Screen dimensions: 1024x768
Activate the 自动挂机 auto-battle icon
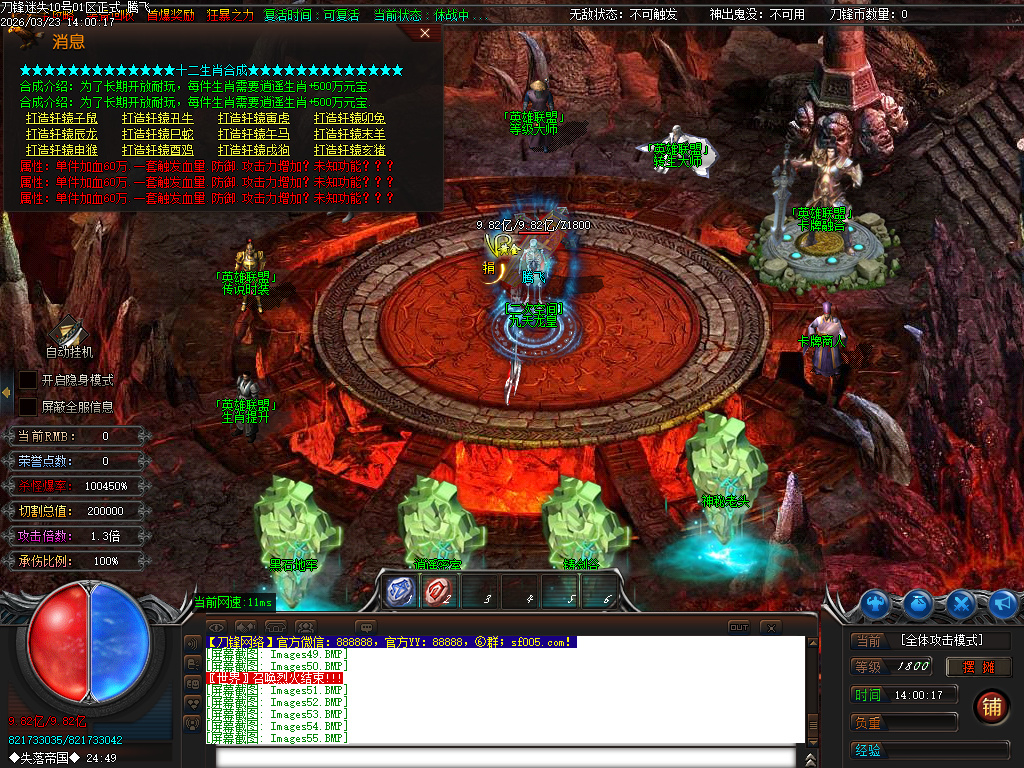69,331
